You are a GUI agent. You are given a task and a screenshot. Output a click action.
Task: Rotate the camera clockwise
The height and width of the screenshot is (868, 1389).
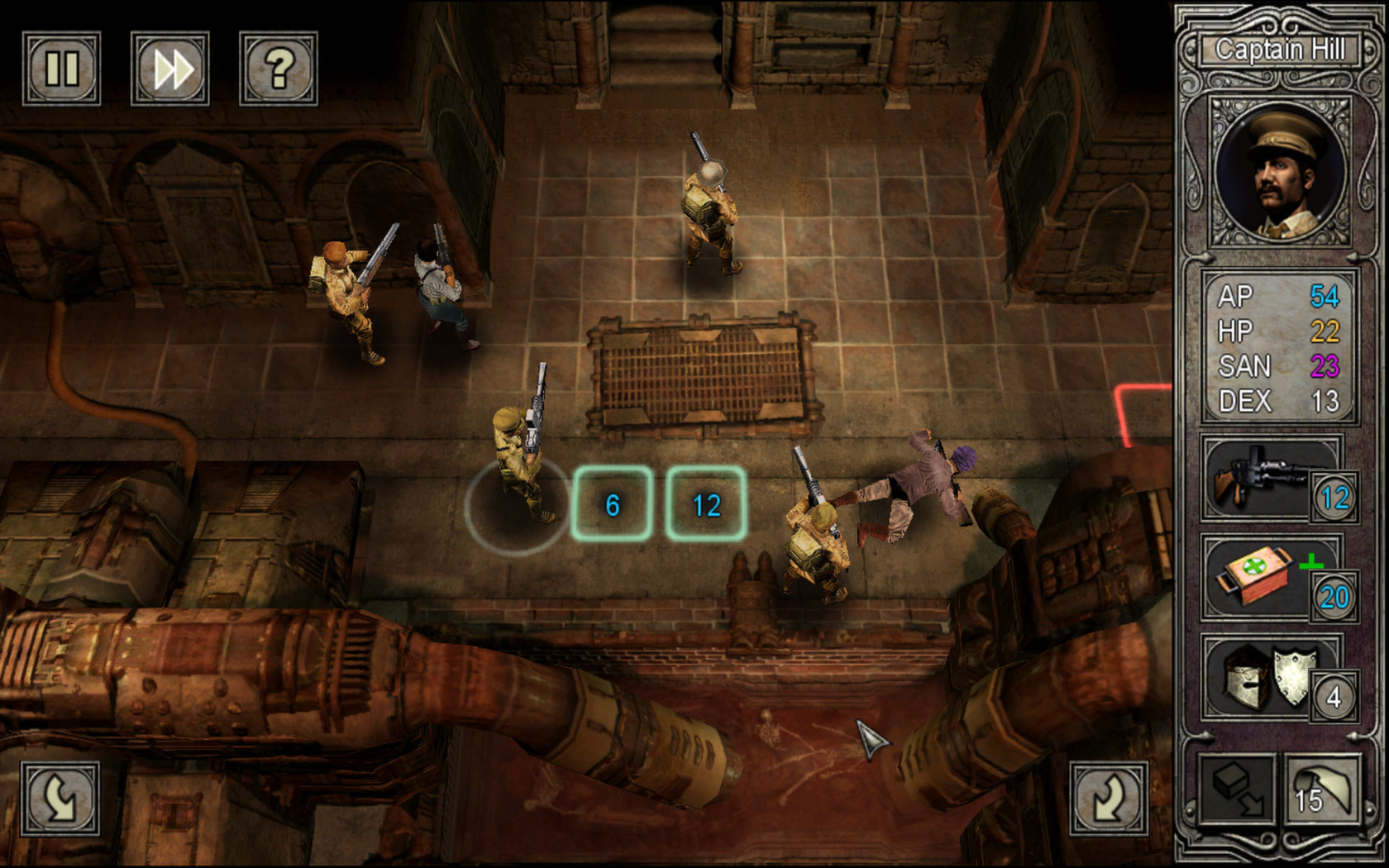pos(1109,798)
